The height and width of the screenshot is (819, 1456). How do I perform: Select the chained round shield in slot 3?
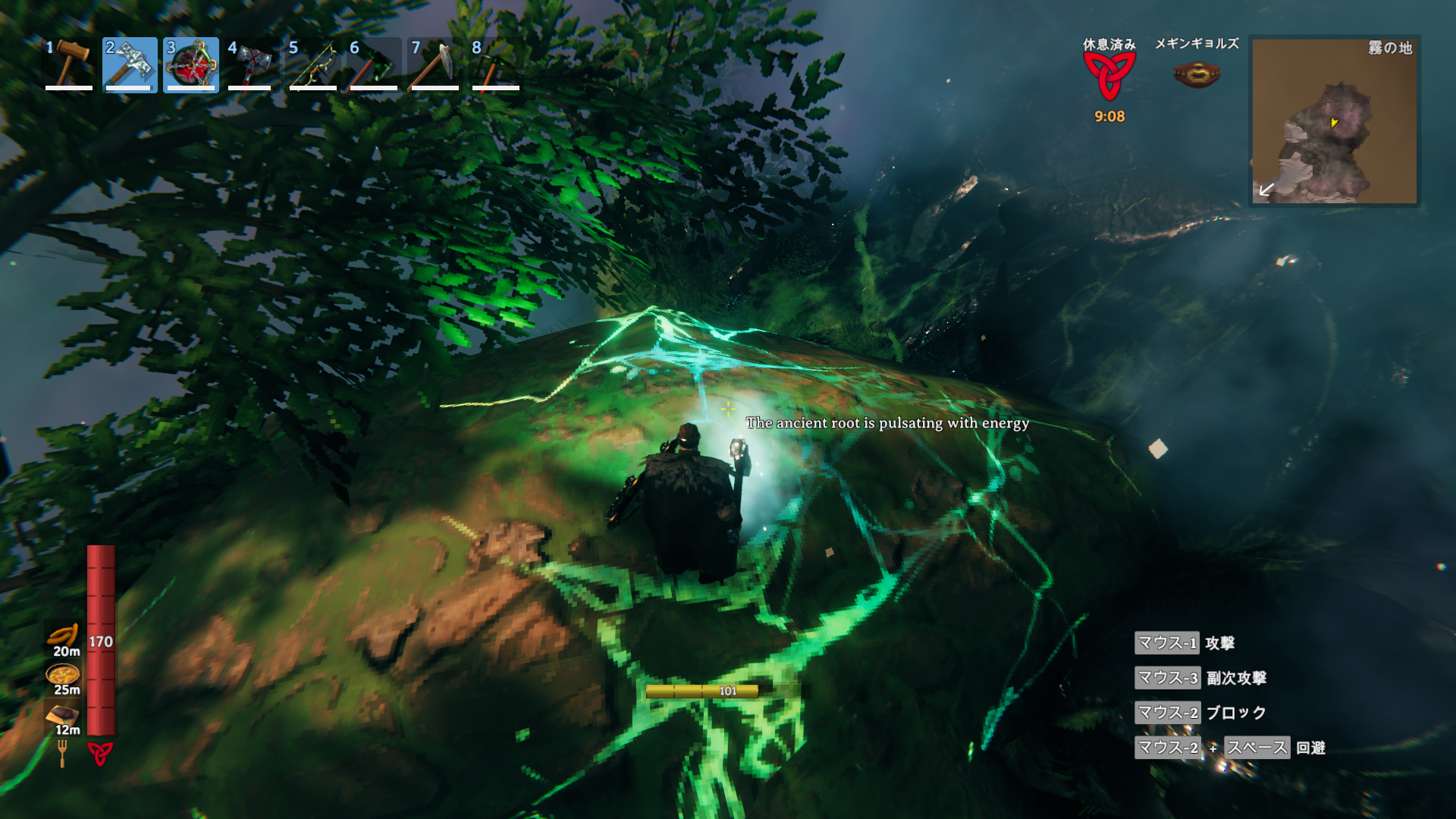pyautogui.click(x=191, y=64)
